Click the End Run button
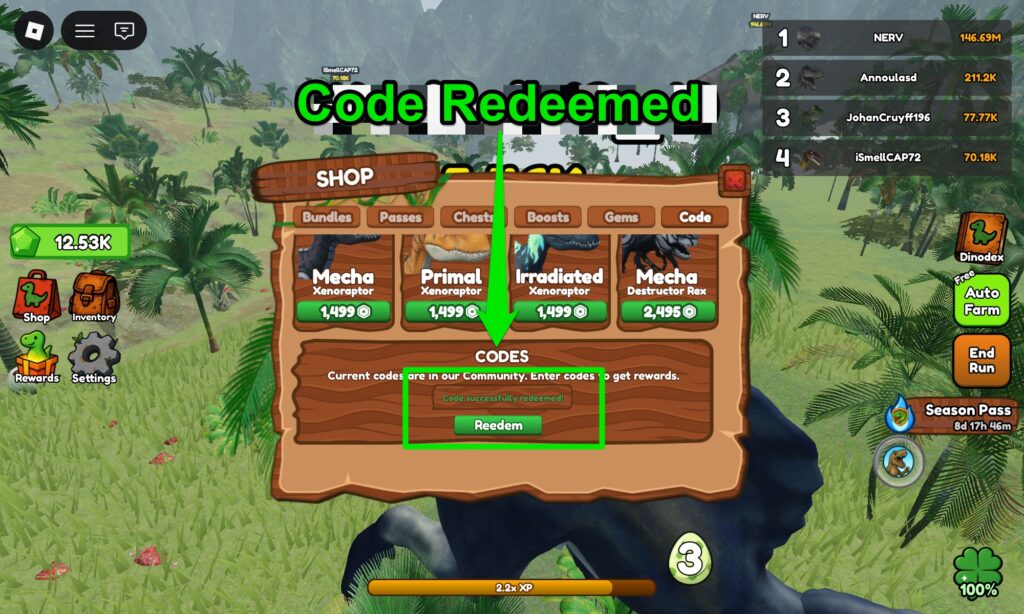 (x=981, y=360)
